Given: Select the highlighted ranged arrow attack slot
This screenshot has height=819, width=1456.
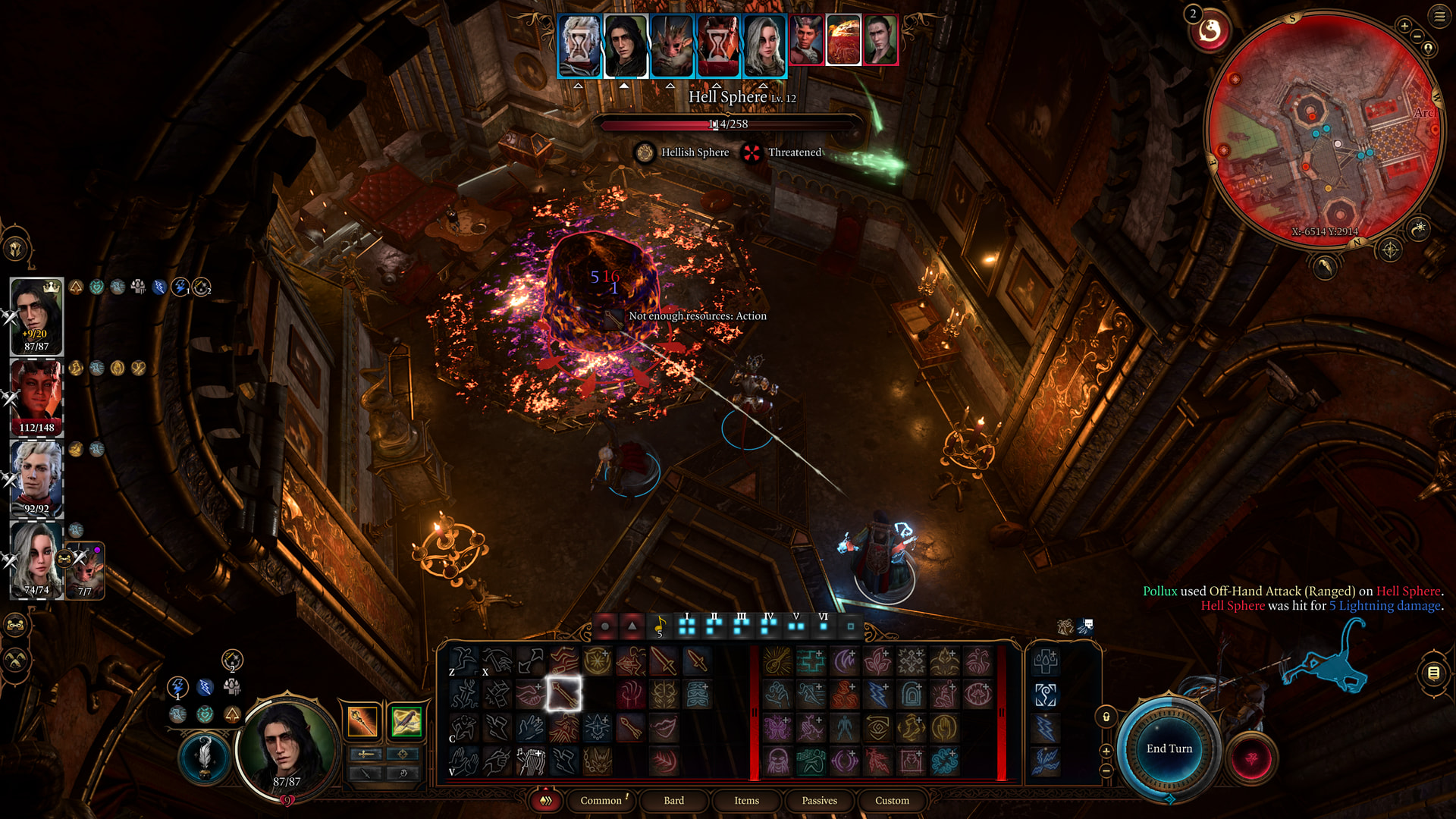Looking at the screenshot, I should (x=563, y=693).
